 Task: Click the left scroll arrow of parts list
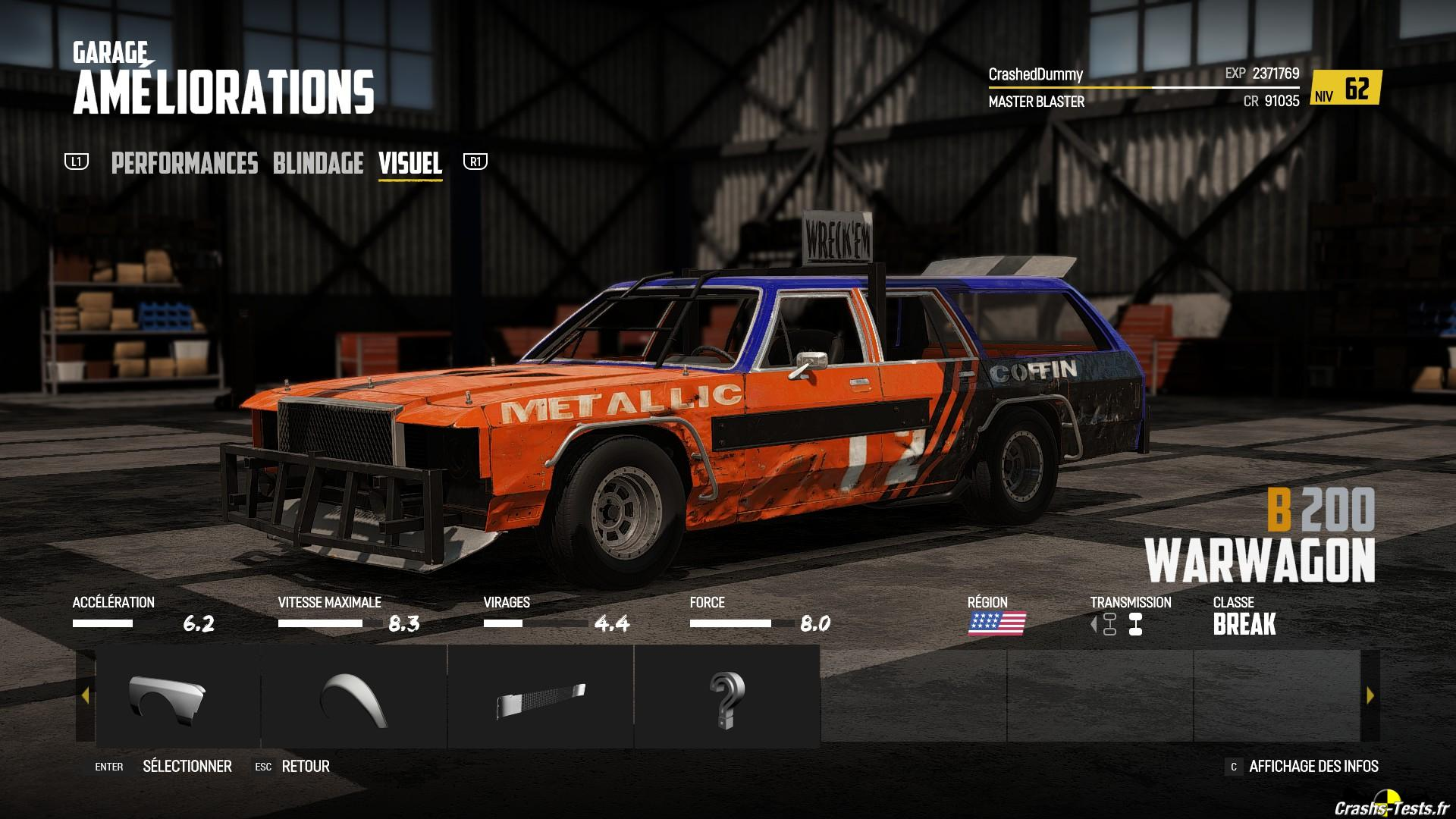pyautogui.click(x=85, y=695)
